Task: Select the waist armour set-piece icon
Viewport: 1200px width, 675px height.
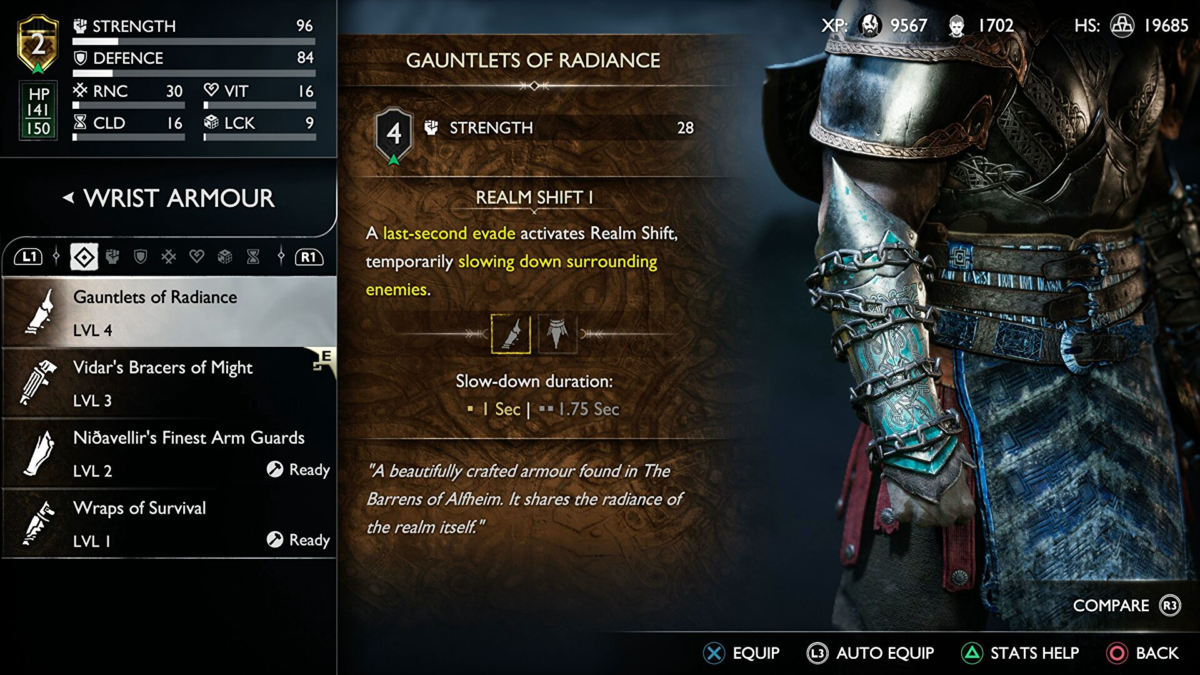Action: tap(558, 334)
